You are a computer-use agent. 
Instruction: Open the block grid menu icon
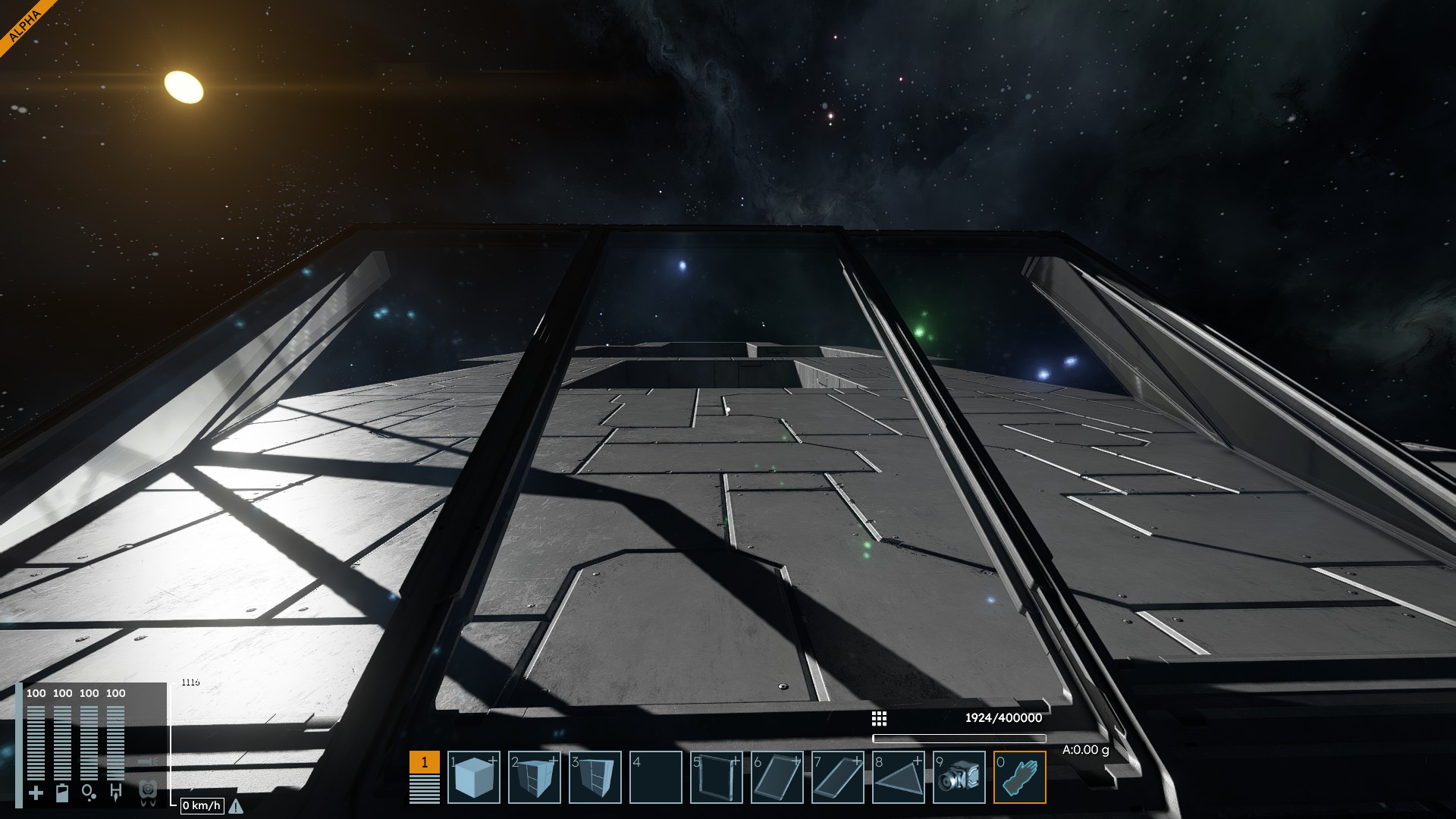[879, 718]
